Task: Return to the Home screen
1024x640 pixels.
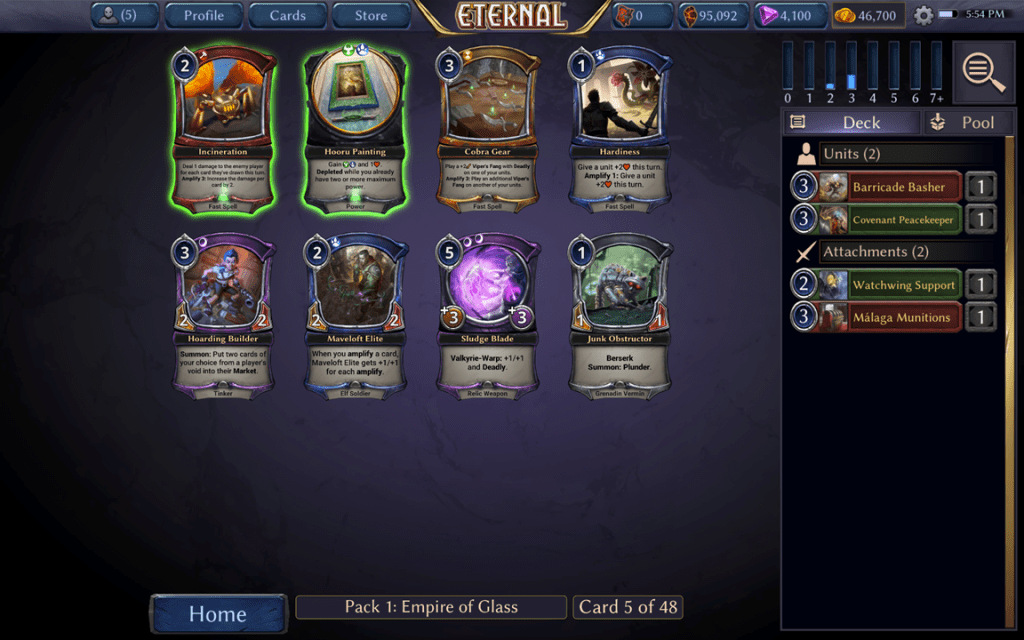Action: tap(218, 613)
